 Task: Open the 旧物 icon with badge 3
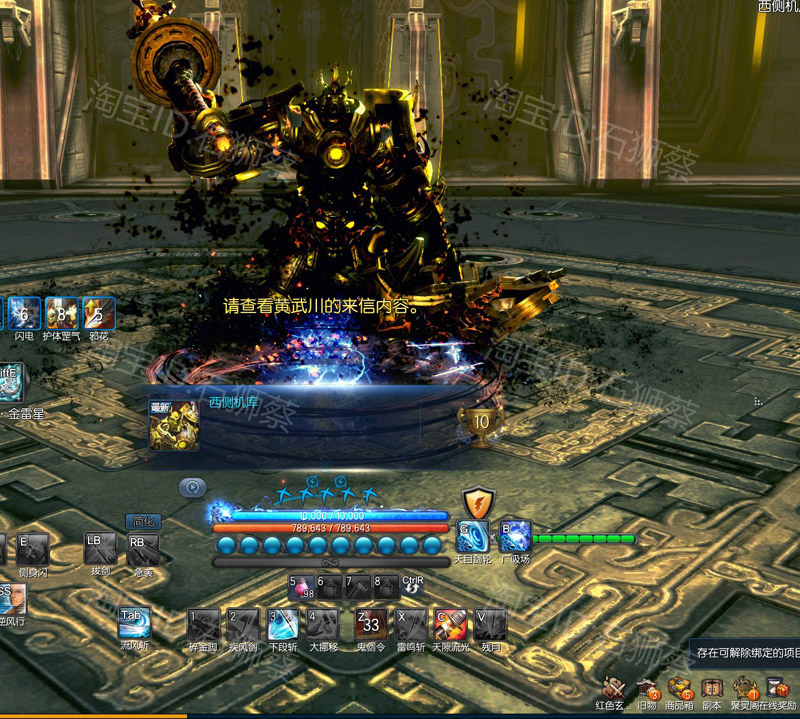(647, 689)
